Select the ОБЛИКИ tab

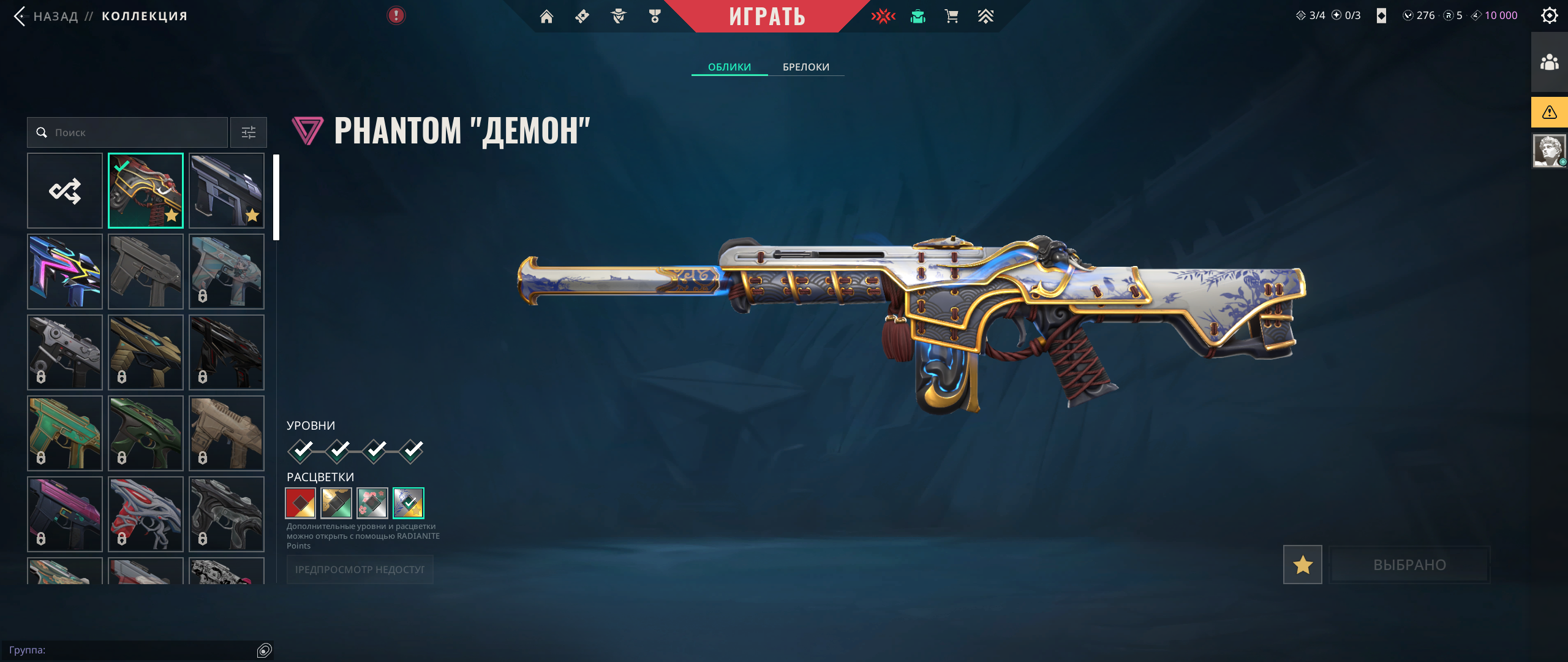tap(729, 67)
